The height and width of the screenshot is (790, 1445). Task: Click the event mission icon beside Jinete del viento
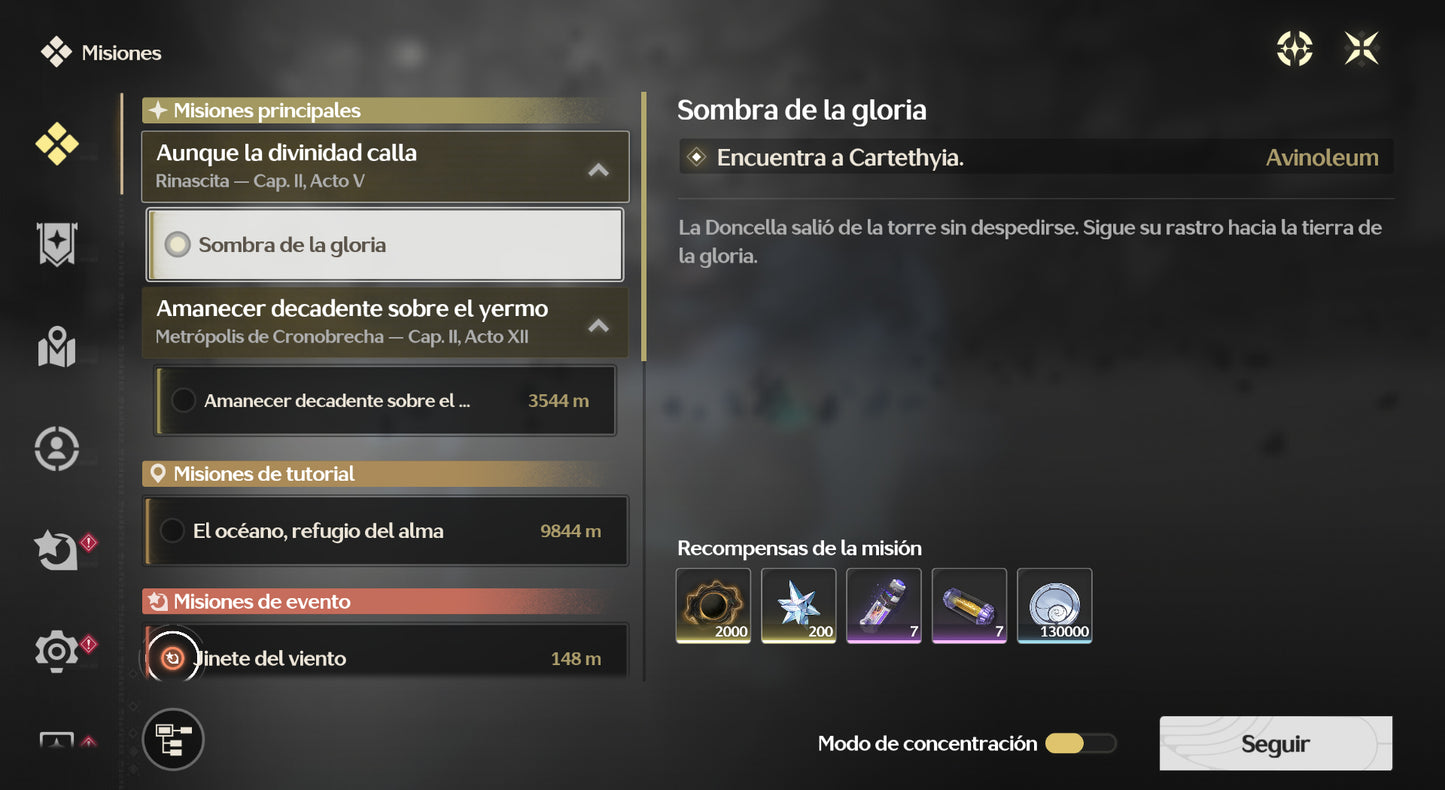pos(172,657)
